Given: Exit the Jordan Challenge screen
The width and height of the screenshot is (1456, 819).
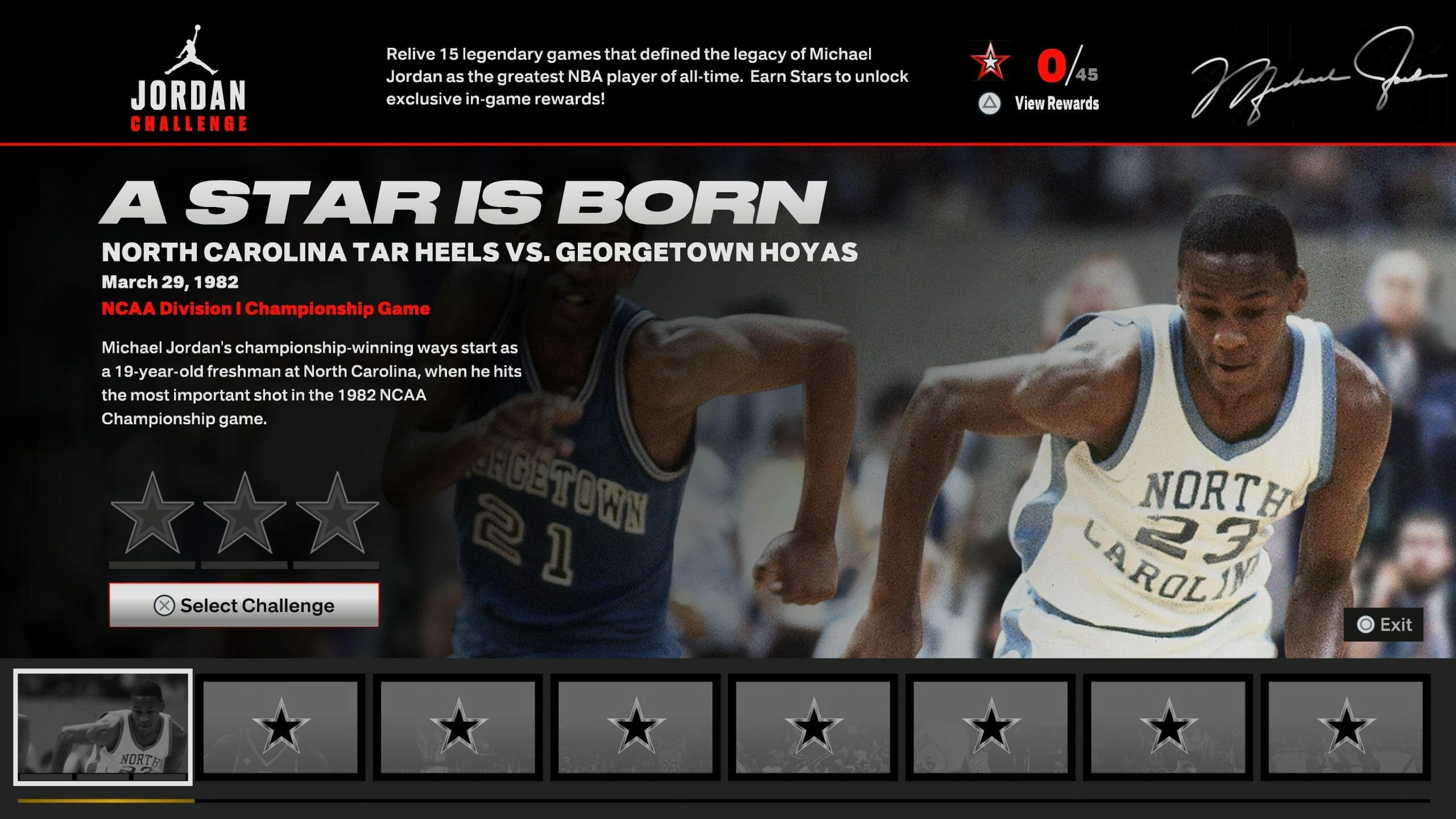Looking at the screenshot, I should click(x=1384, y=624).
